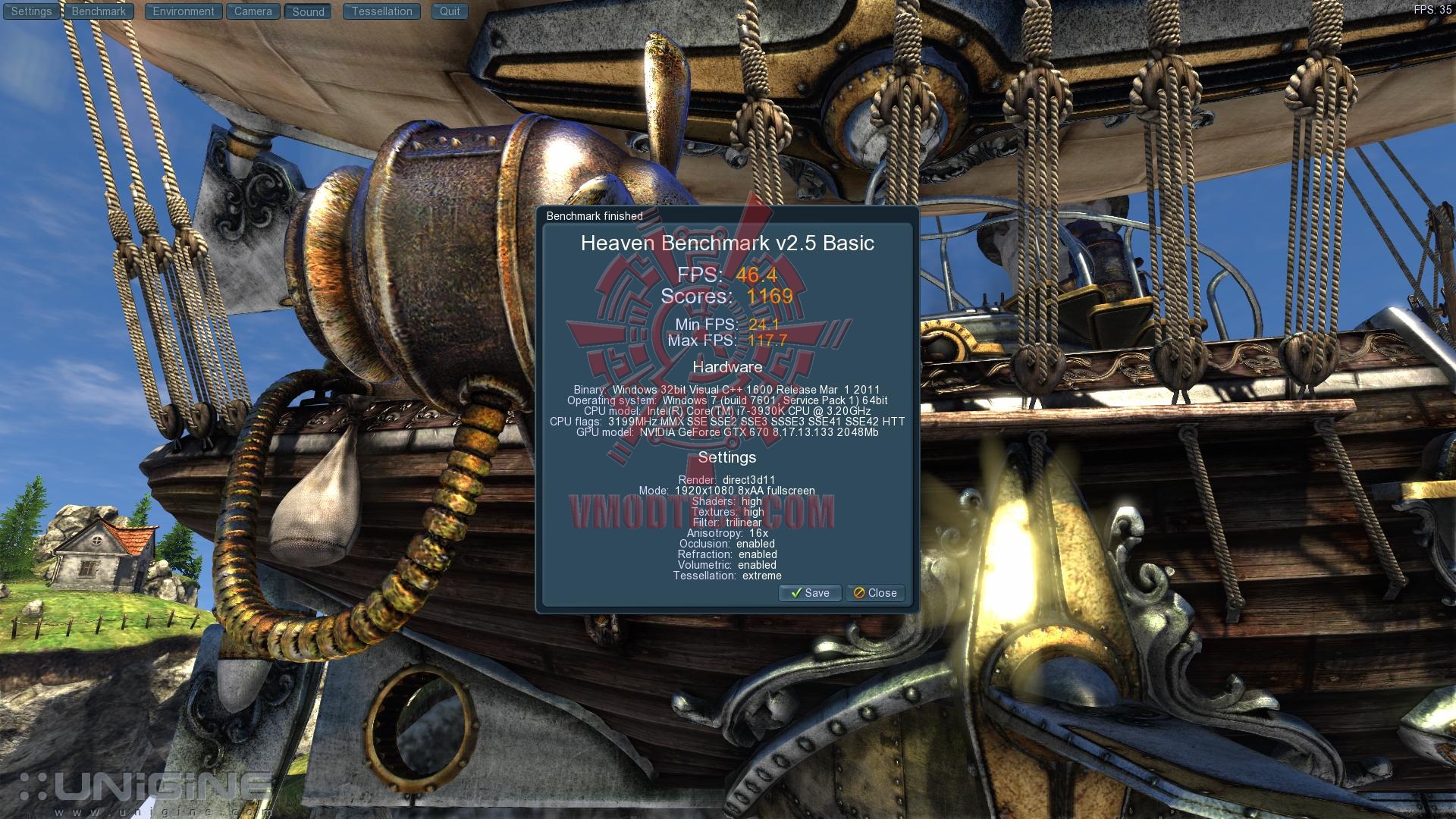
Task: Open the Camera options
Action: (x=253, y=11)
